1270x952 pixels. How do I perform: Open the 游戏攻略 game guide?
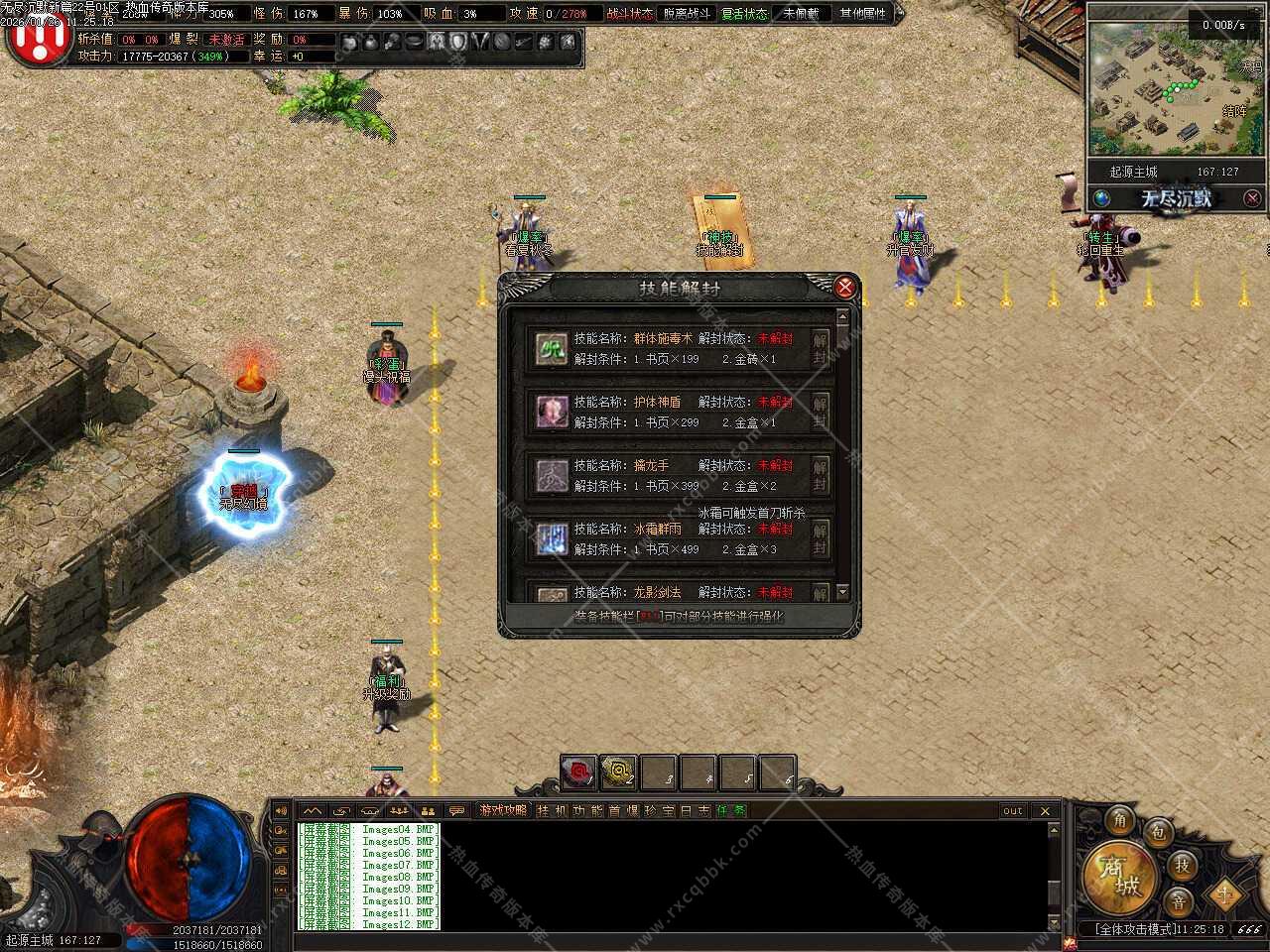[x=503, y=811]
